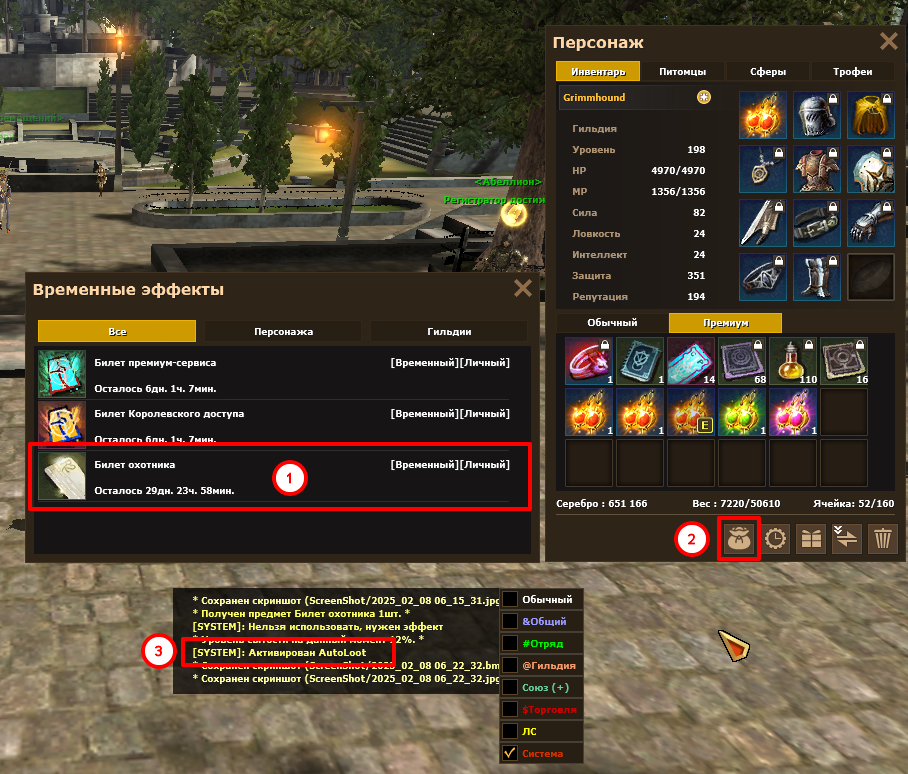
Task: Show the Трофеи tab
Action: coord(853,71)
